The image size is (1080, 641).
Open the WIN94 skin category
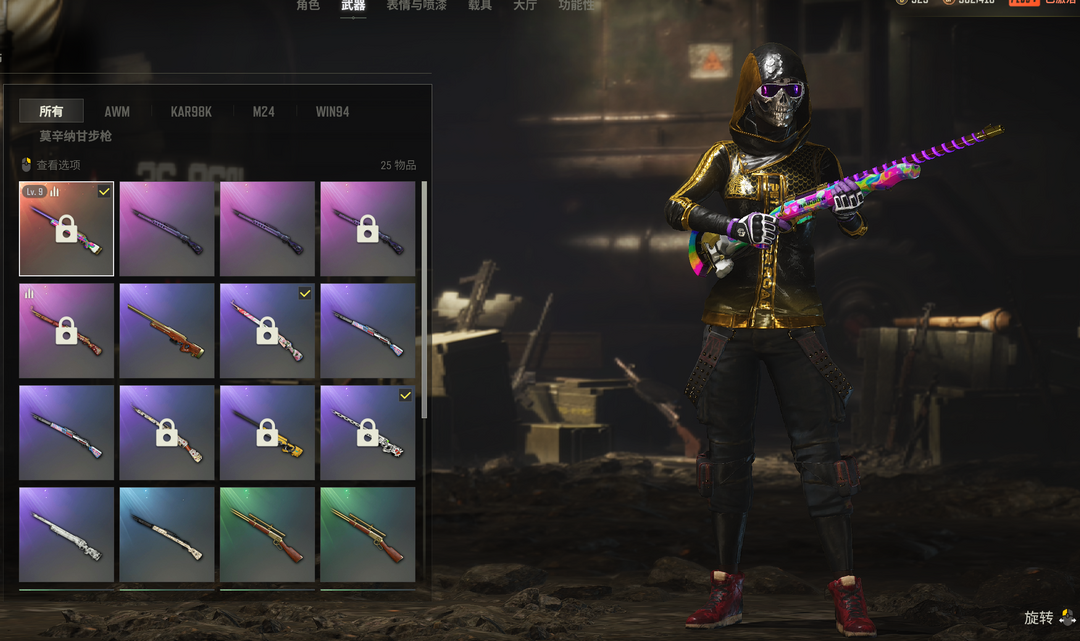click(x=332, y=112)
